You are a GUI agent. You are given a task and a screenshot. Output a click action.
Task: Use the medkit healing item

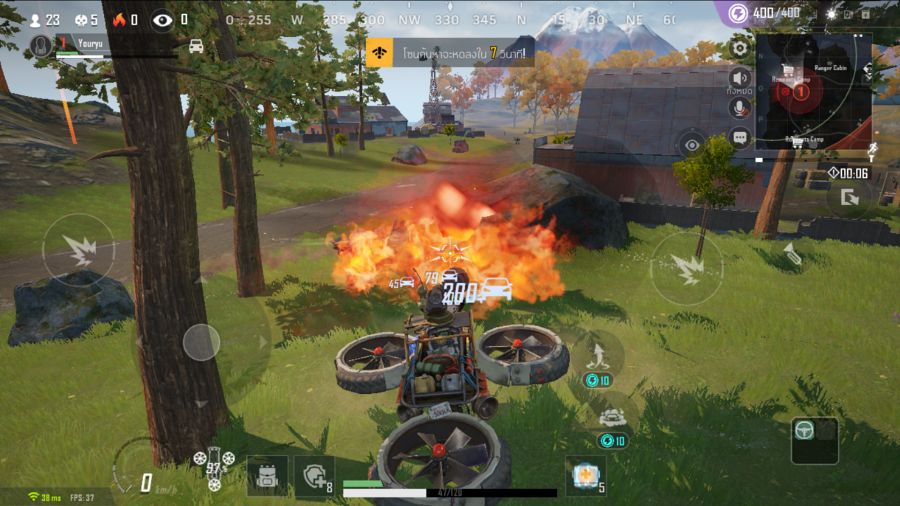584,475
